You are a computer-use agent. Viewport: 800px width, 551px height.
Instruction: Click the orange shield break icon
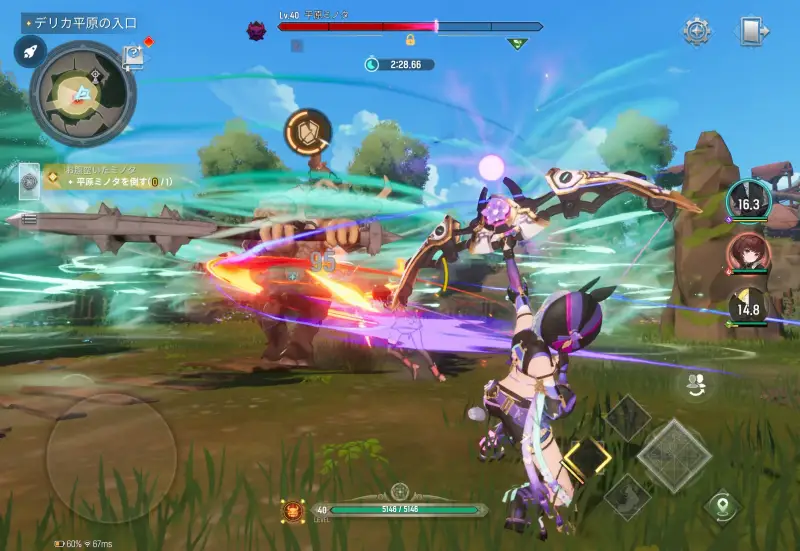click(x=307, y=132)
